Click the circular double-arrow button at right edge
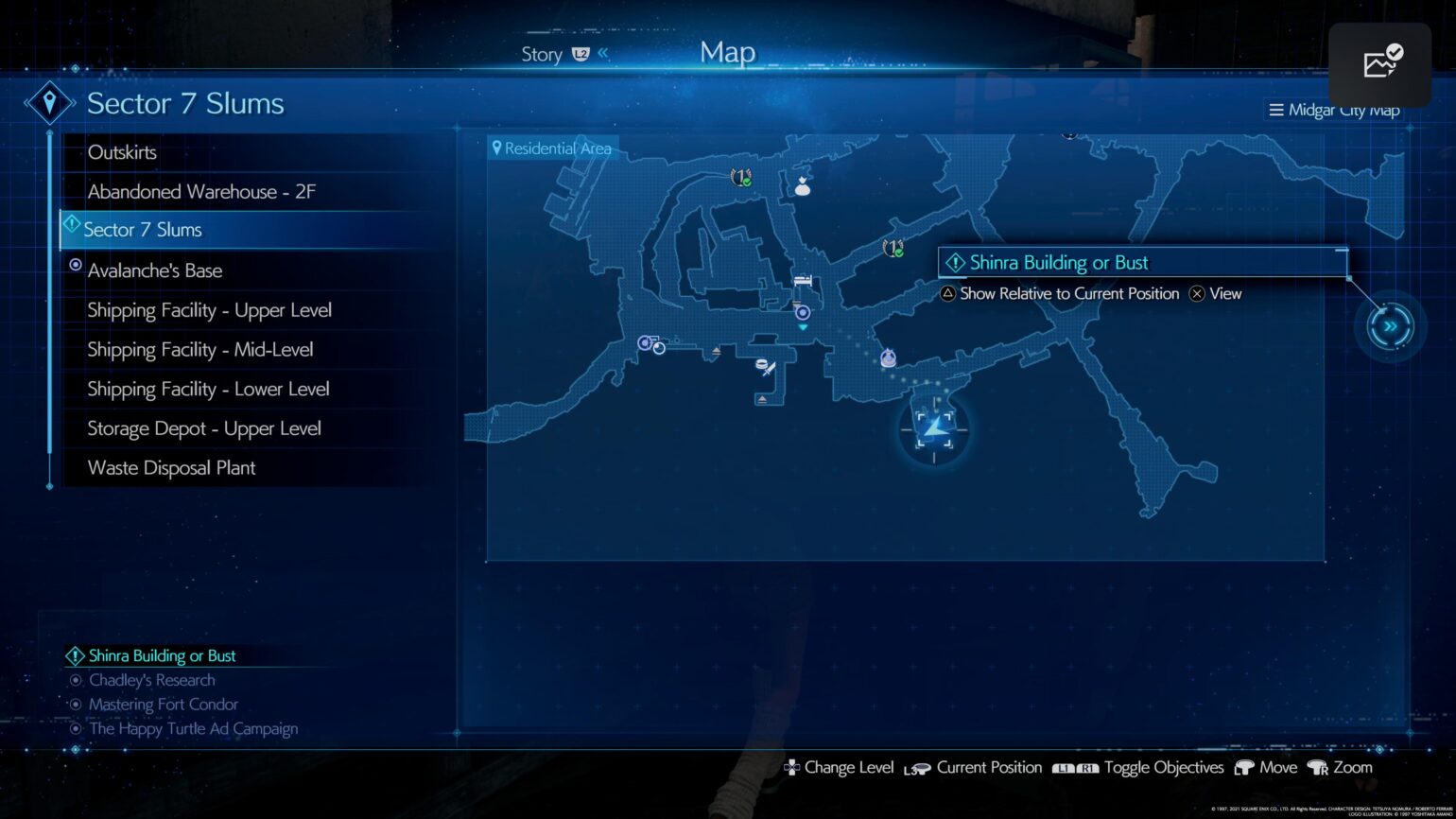The width and height of the screenshot is (1456, 819). coord(1390,326)
